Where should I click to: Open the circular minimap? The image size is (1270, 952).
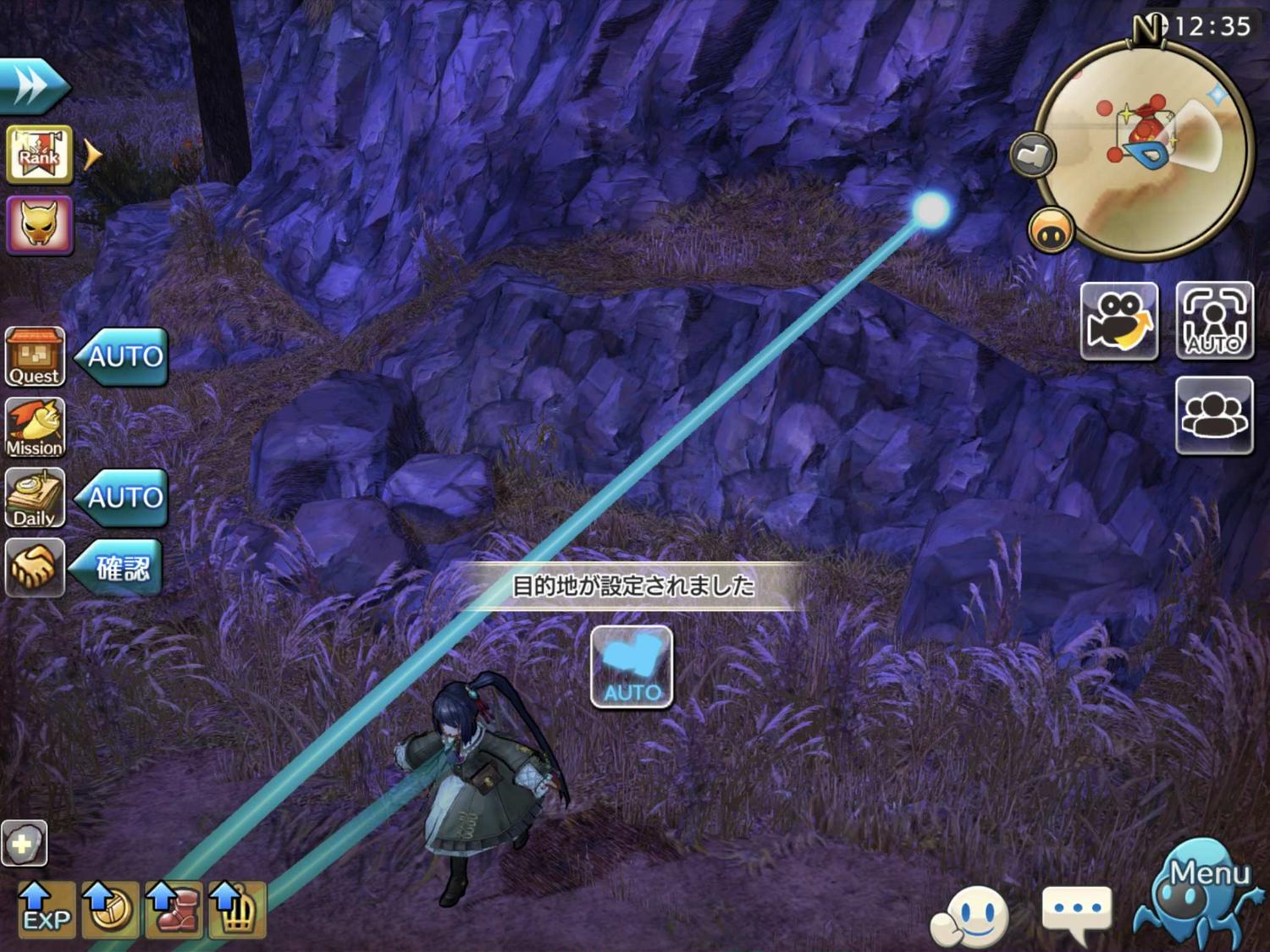tap(1143, 149)
